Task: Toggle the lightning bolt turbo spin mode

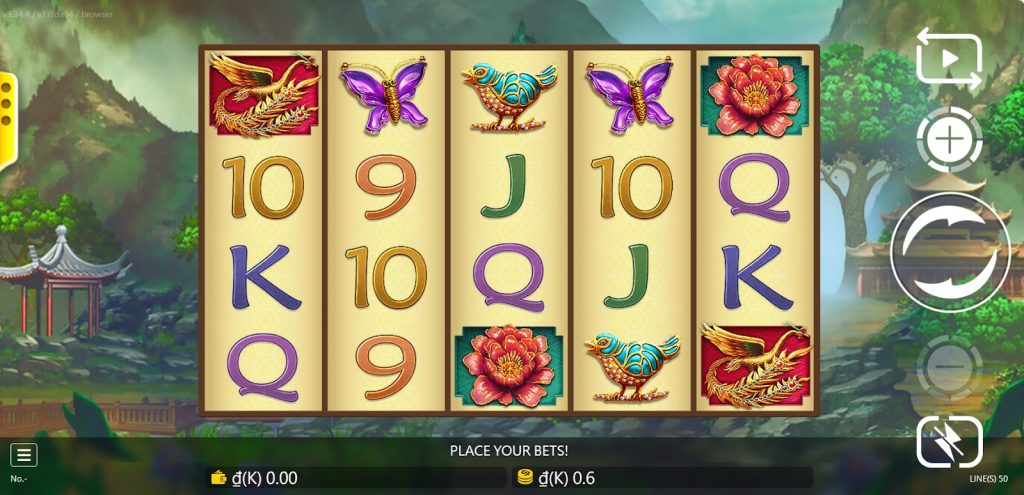Action: (949, 441)
